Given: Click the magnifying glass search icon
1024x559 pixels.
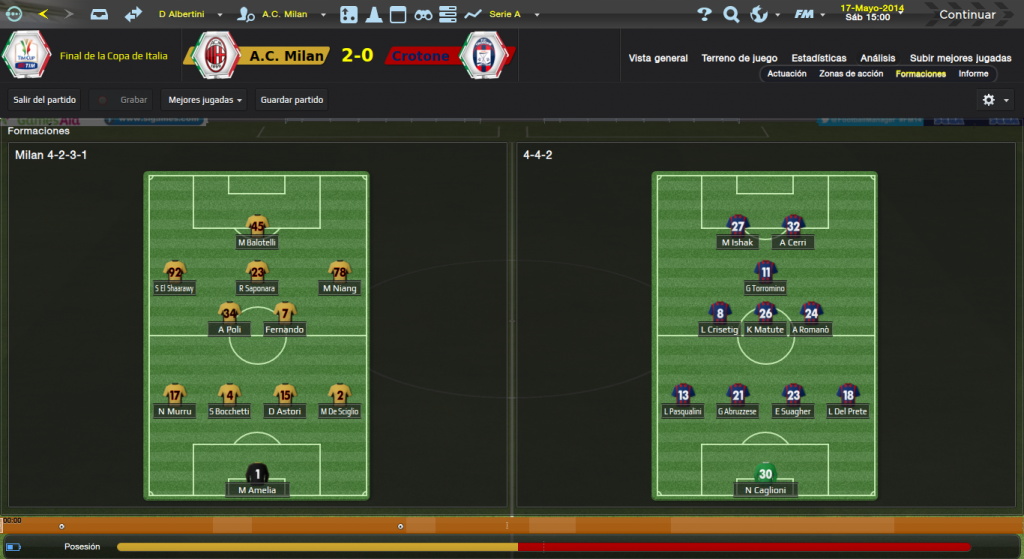Looking at the screenshot, I should click(x=731, y=15).
